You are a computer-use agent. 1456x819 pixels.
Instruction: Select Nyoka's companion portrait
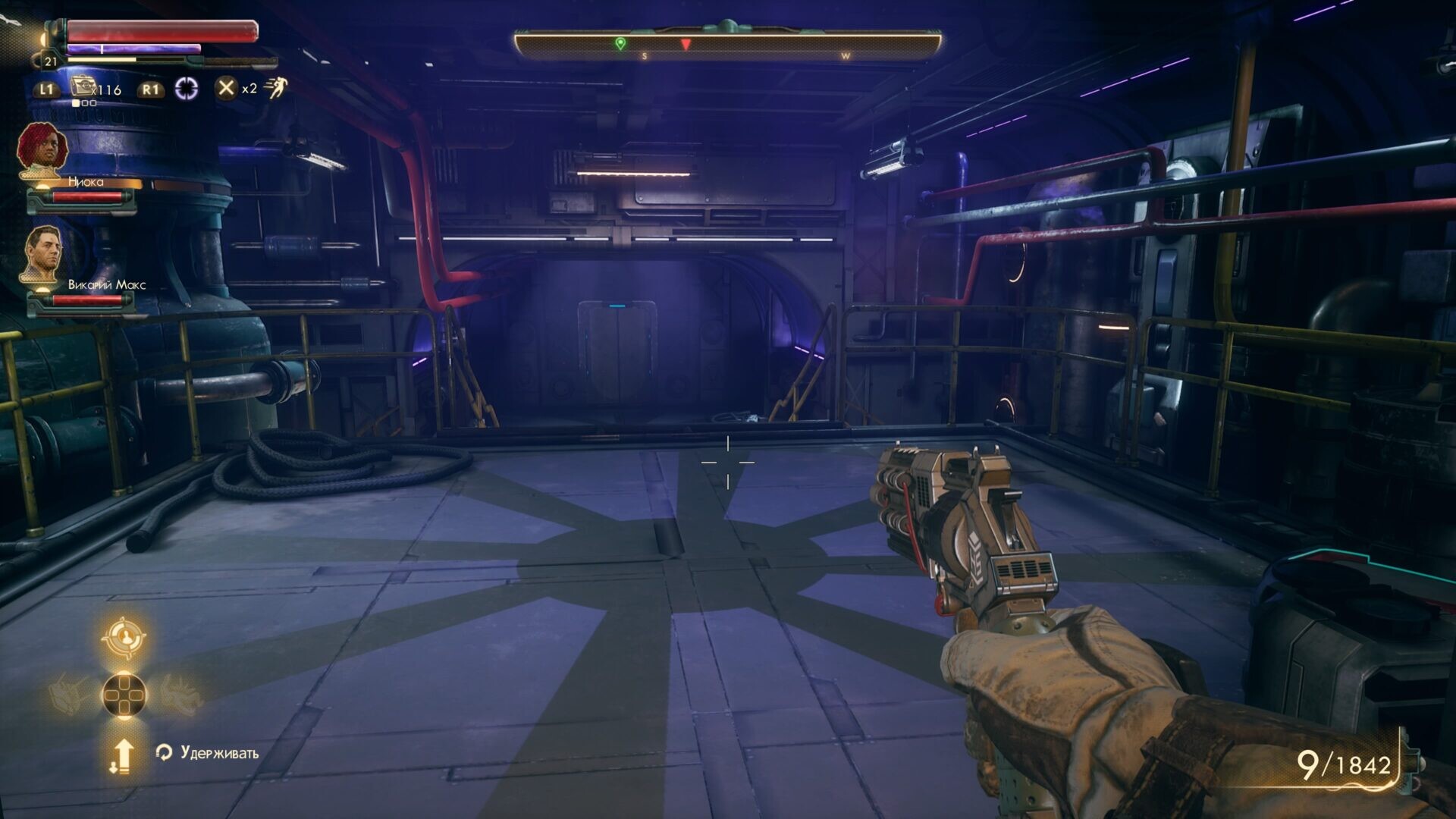pos(43,149)
